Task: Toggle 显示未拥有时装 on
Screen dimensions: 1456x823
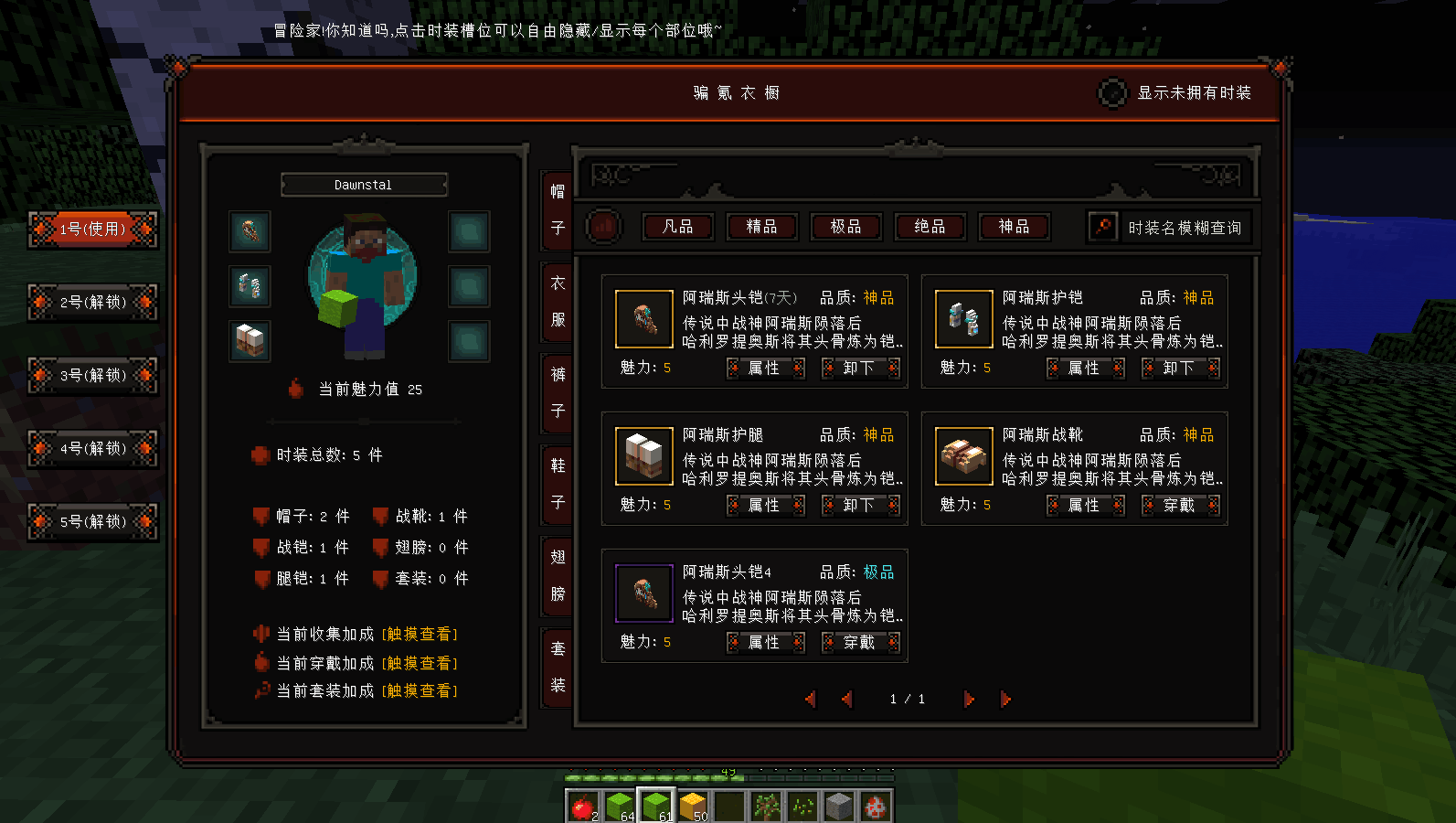Action: tap(1111, 93)
